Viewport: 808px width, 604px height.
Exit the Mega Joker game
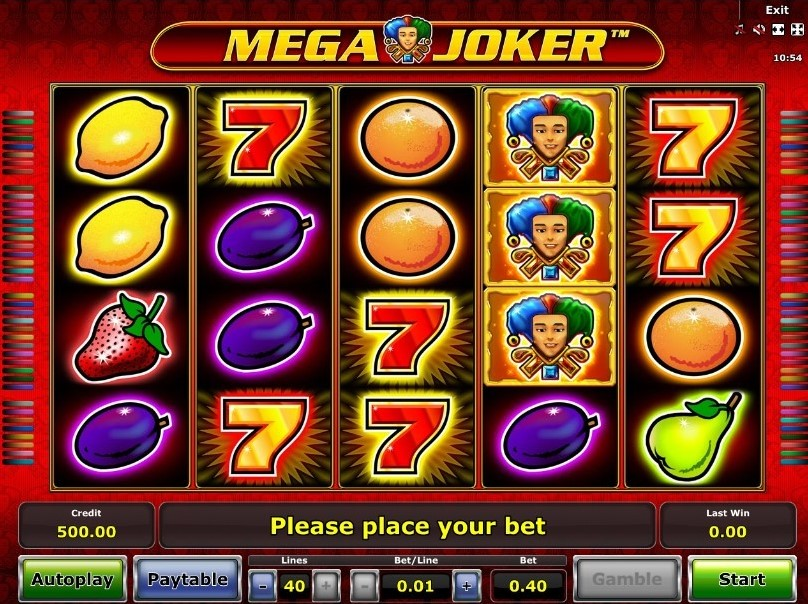[x=777, y=10]
